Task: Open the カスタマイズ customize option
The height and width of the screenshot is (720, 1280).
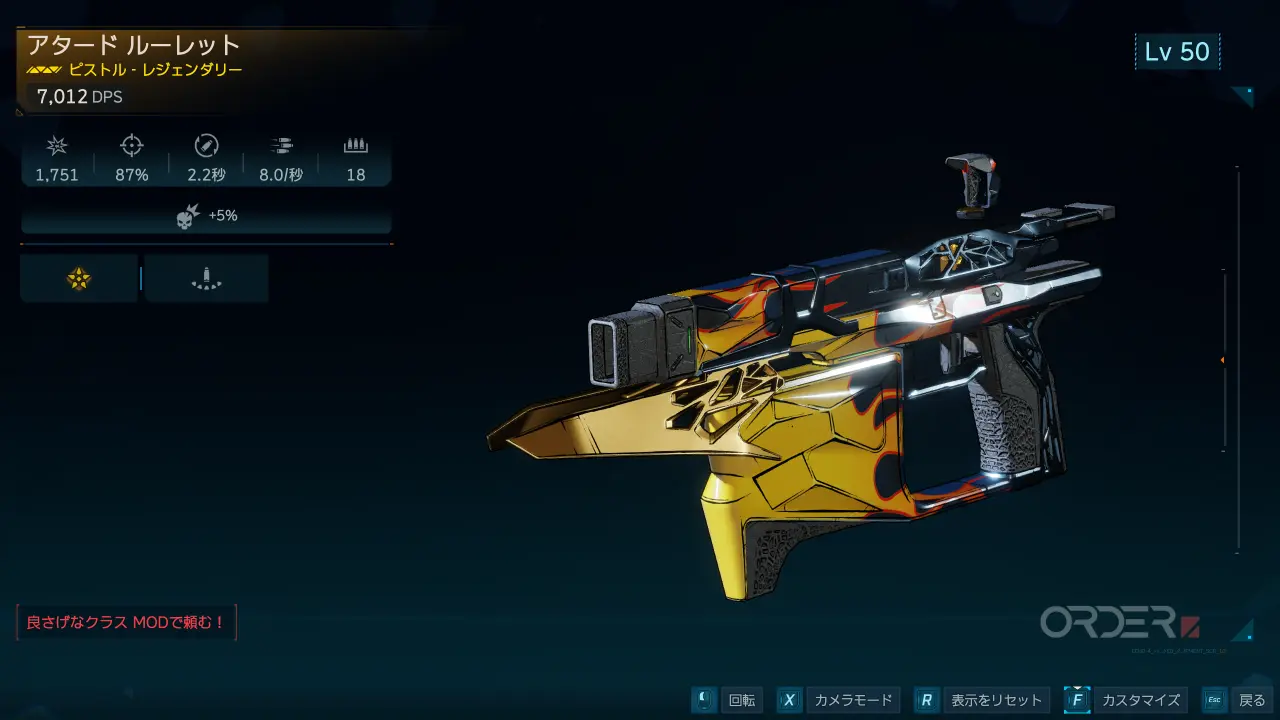Action: (x=1125, y=700)
